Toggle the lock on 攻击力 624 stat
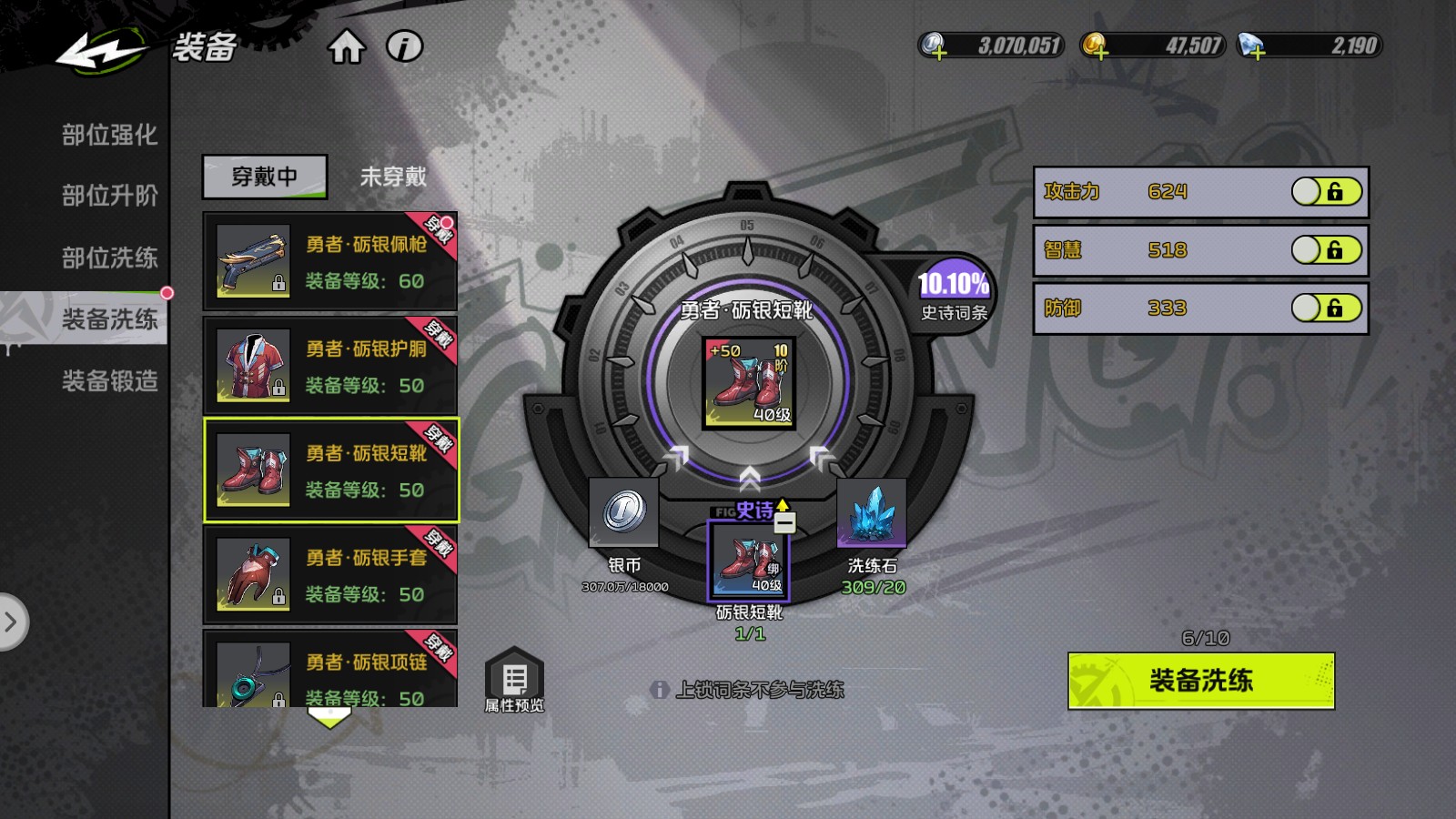The height and width of the screenshot is (819, 1456). tap(1326, 191)
